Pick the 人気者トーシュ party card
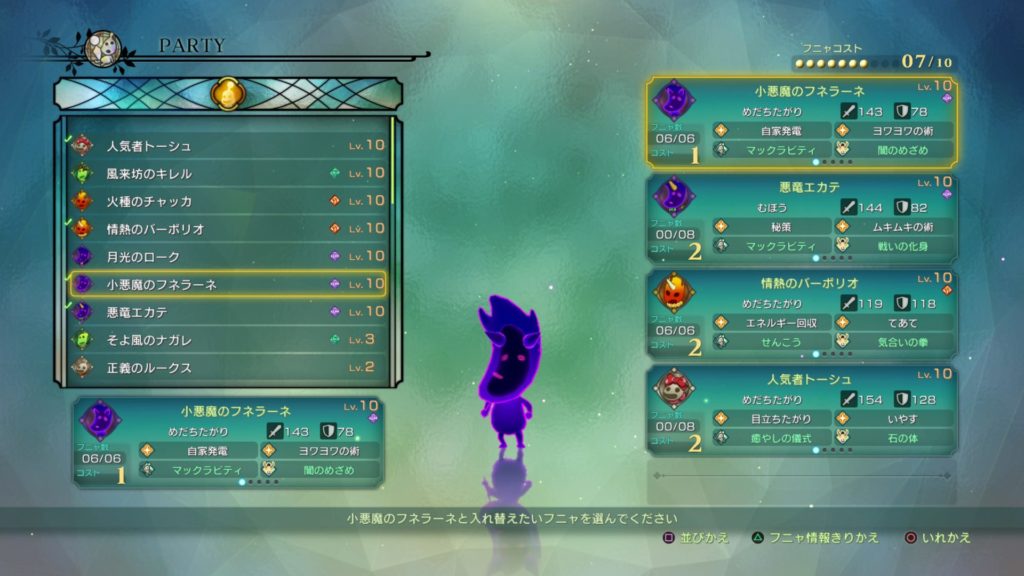The image size is (1024, 576). [x=801, y=410]
